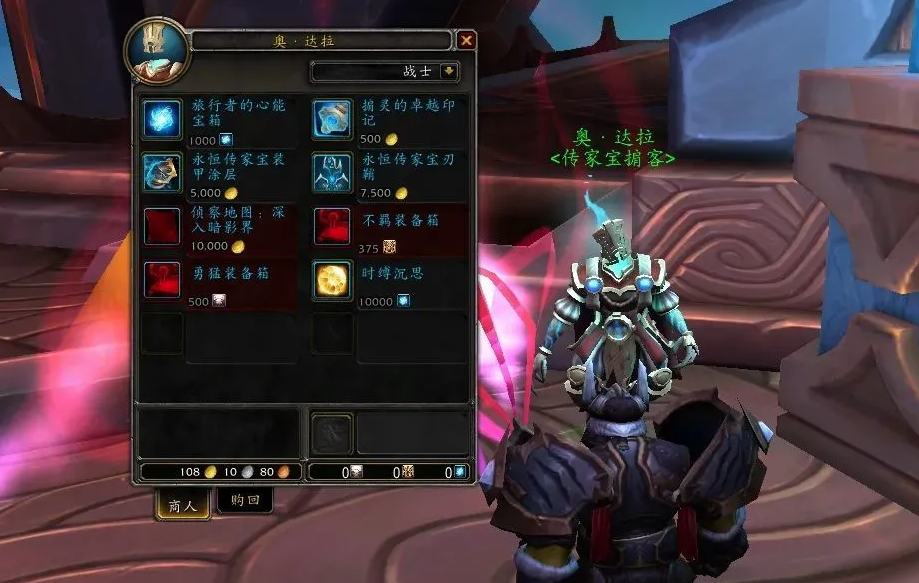This screenshot has height=583, width=919.
Task: Switch to the 商人 tab
Action: 182,505
